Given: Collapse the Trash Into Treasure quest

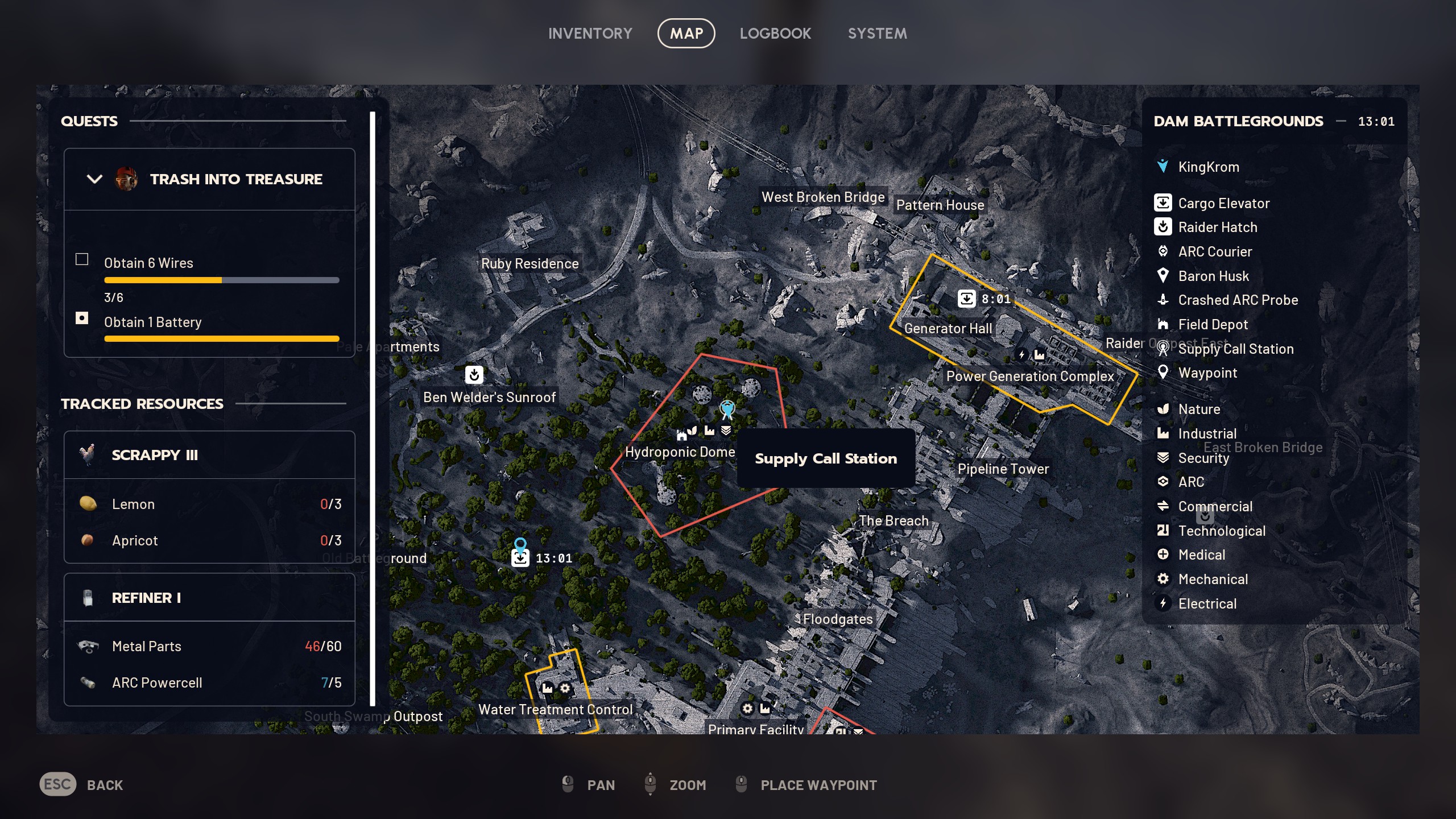Looking at the screenshot, I should pos(94,179).
